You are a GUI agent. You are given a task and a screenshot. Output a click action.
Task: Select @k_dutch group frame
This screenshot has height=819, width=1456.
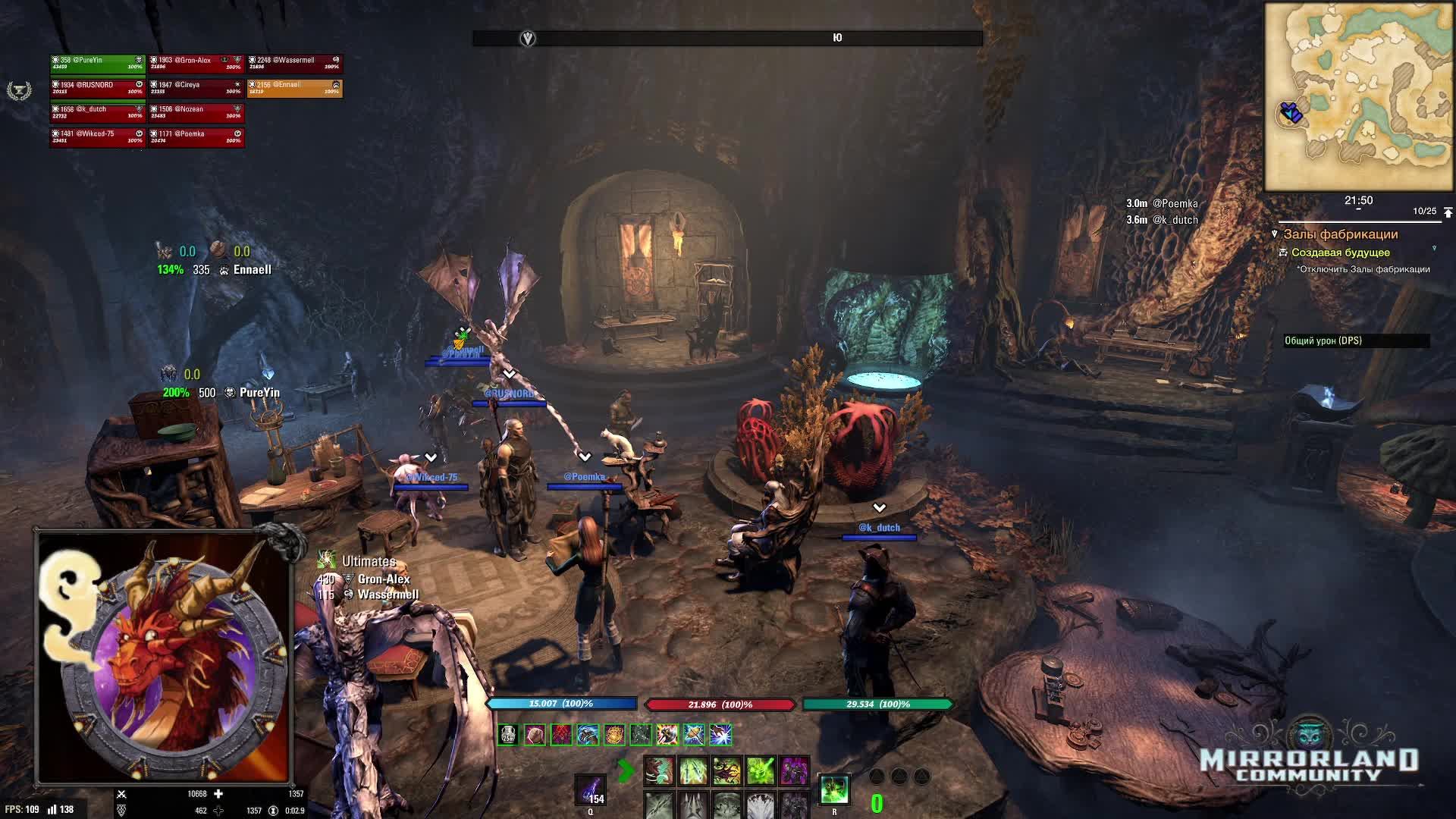click(x=97, y=112)
